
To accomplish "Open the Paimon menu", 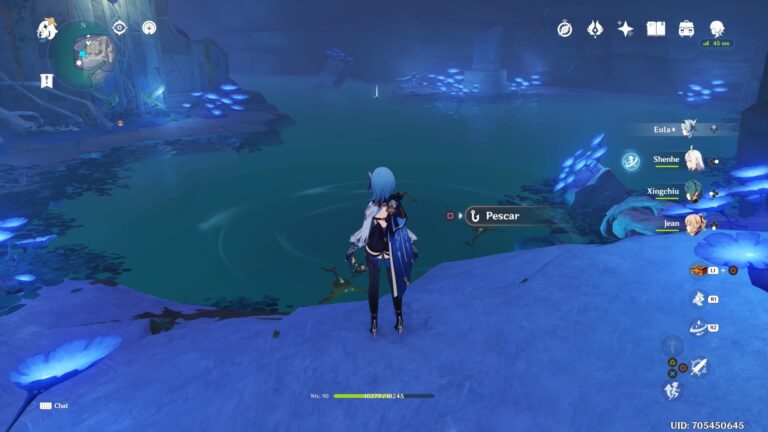I will [47, 30].
